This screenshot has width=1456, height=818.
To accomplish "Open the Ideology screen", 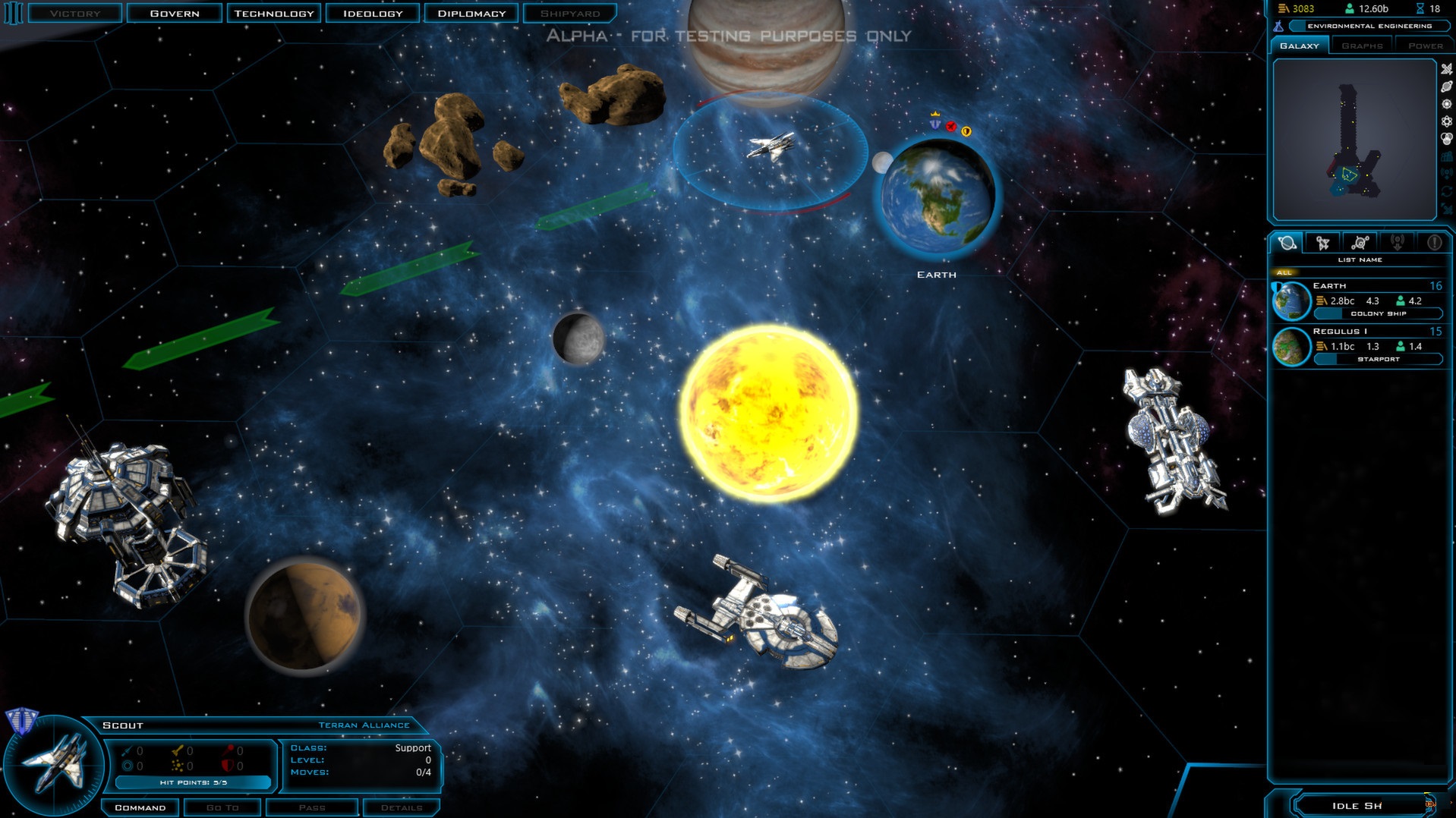I will coord(373,14).
